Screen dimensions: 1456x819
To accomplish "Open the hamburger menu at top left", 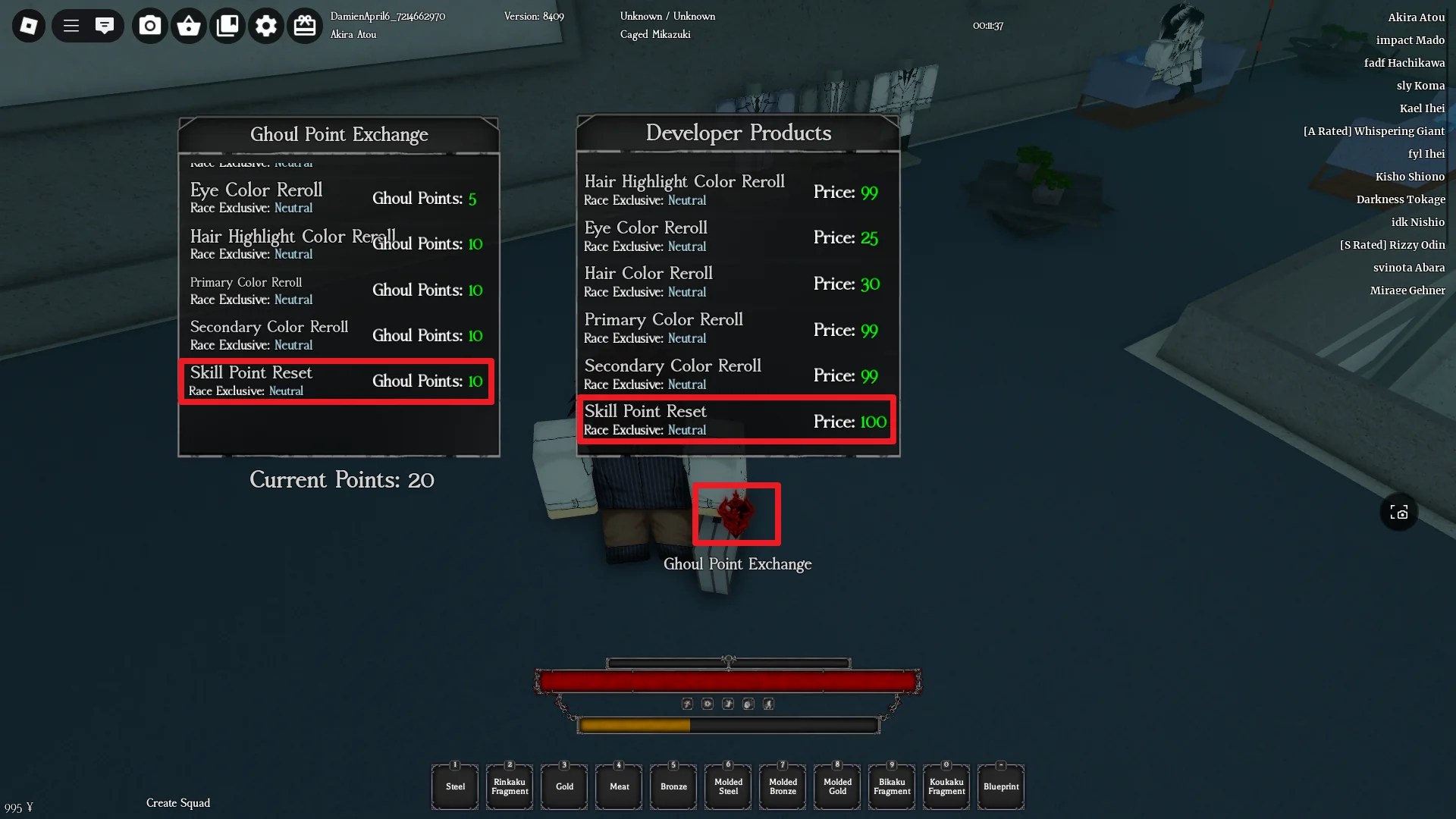I will tap(70, 25).
